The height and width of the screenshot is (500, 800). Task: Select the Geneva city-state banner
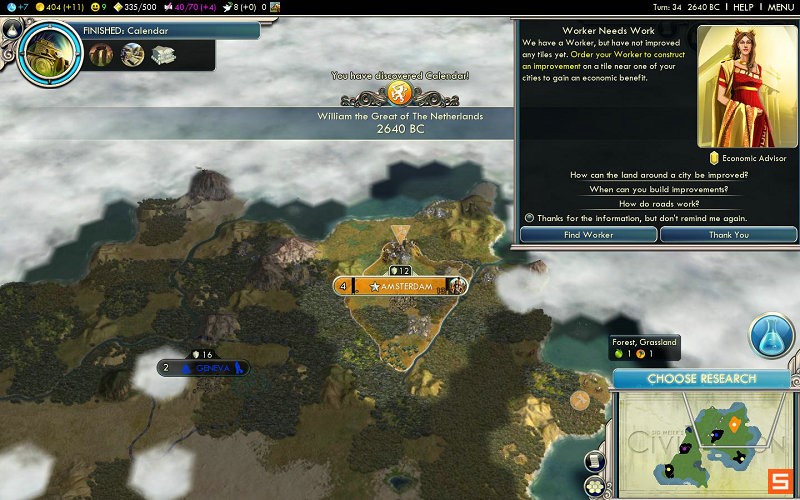pyautogui.click(x=211, y=368)
